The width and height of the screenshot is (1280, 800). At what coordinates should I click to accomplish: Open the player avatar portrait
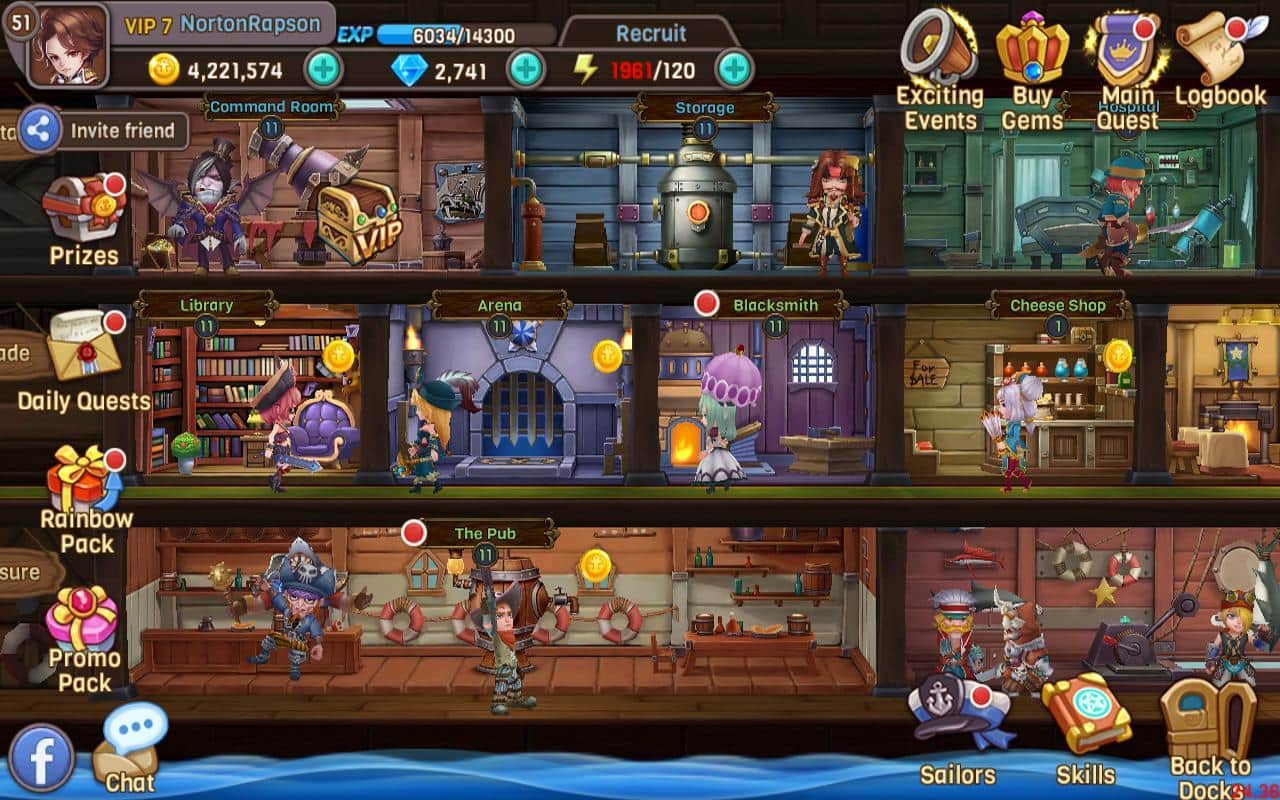click(x=66, y=46)
